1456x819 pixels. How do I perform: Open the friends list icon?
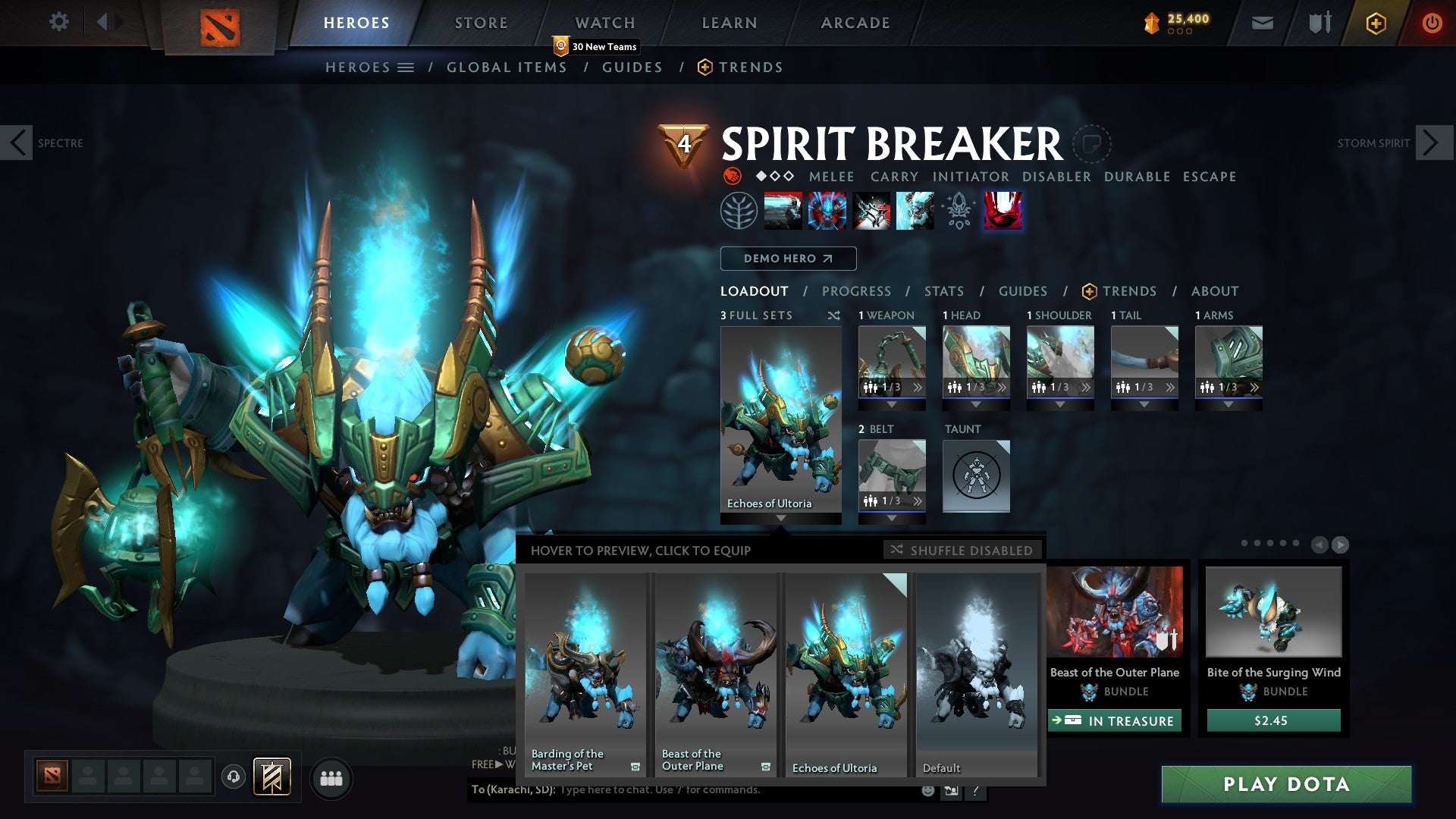(x=331, y=778)
